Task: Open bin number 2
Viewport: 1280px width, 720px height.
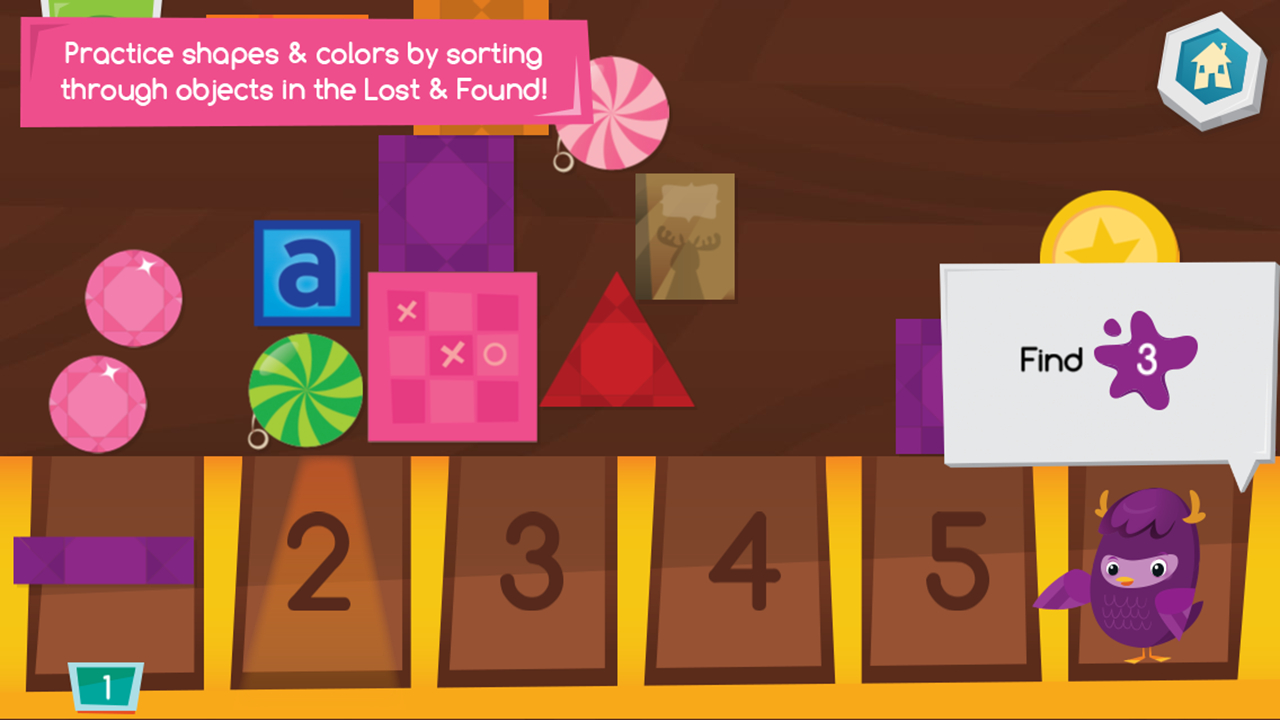Action: point(320,560)
